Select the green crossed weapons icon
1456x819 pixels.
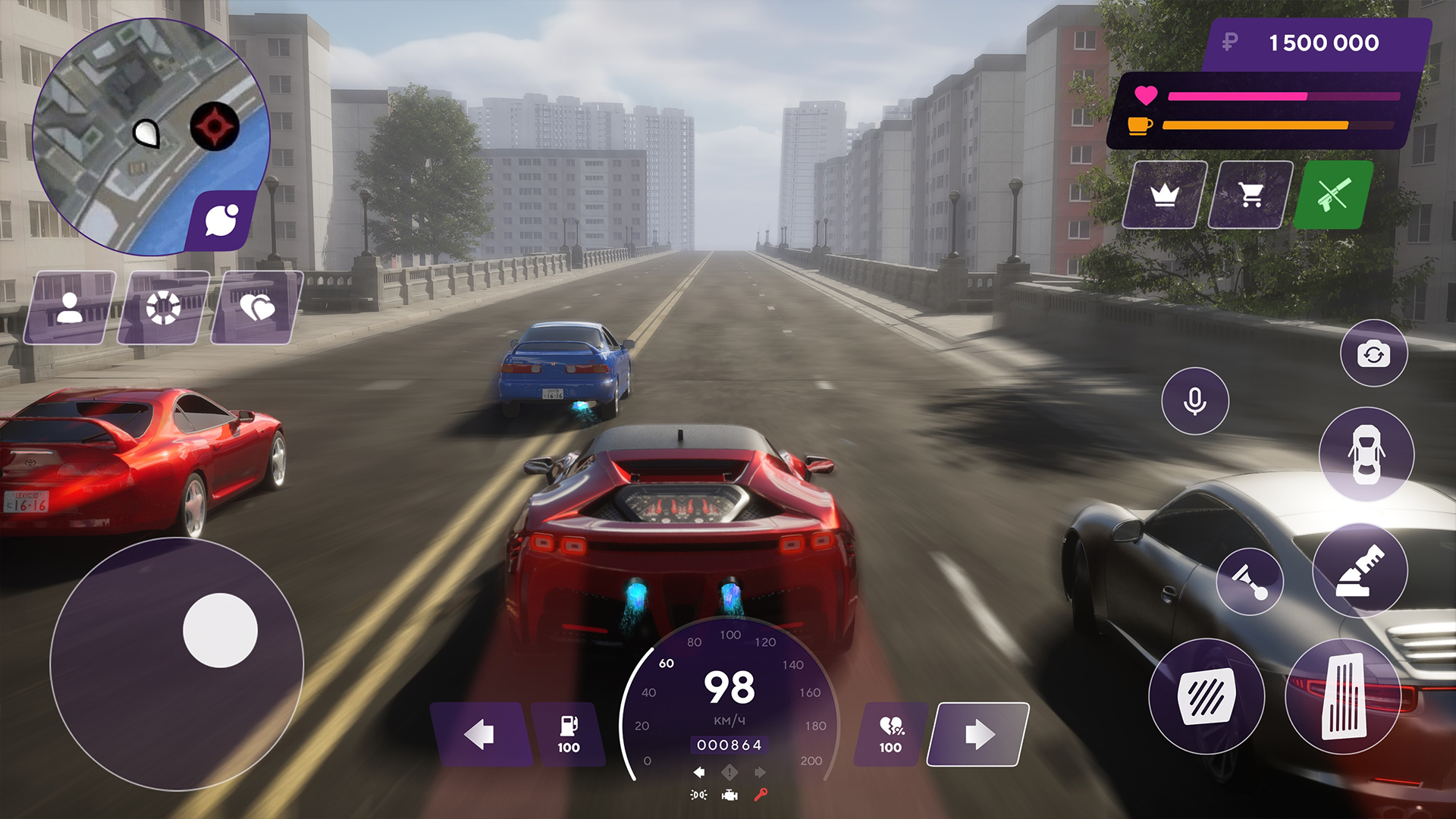coord(1335,196)
